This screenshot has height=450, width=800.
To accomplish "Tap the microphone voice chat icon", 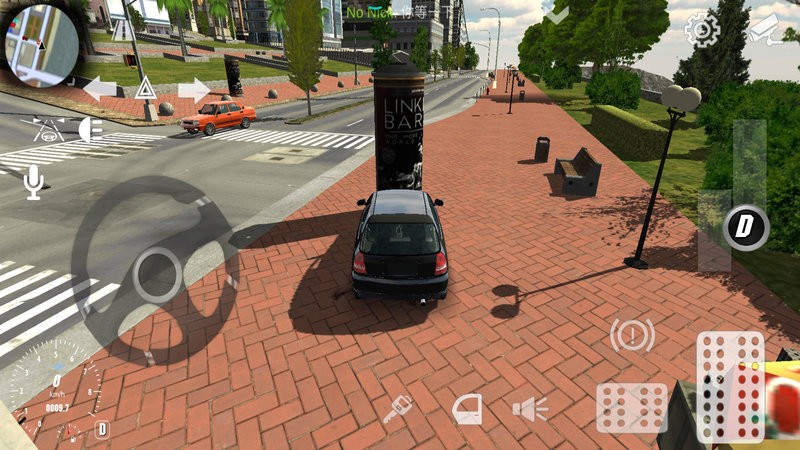I will click(34, 182).
